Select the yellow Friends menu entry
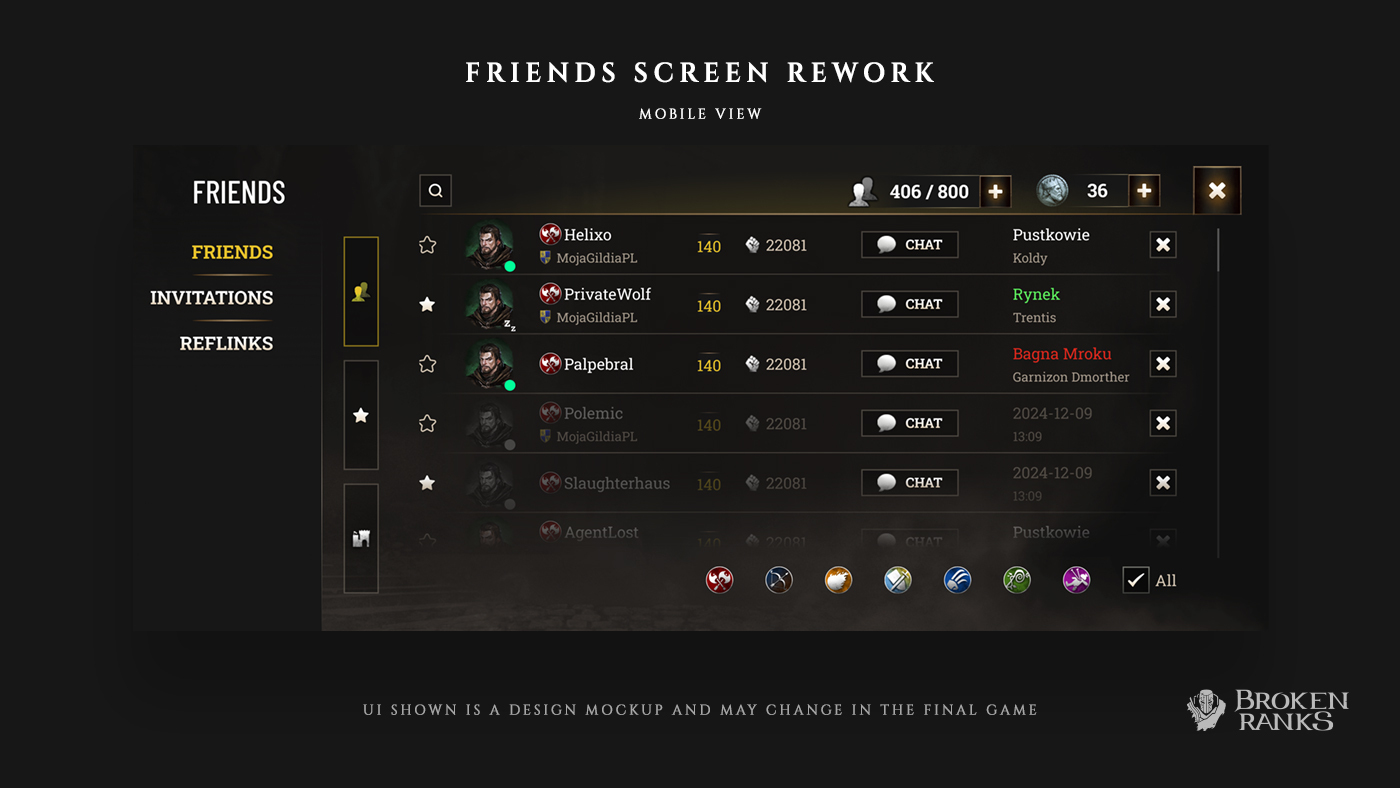The image size is (1400, 788). 232,252
